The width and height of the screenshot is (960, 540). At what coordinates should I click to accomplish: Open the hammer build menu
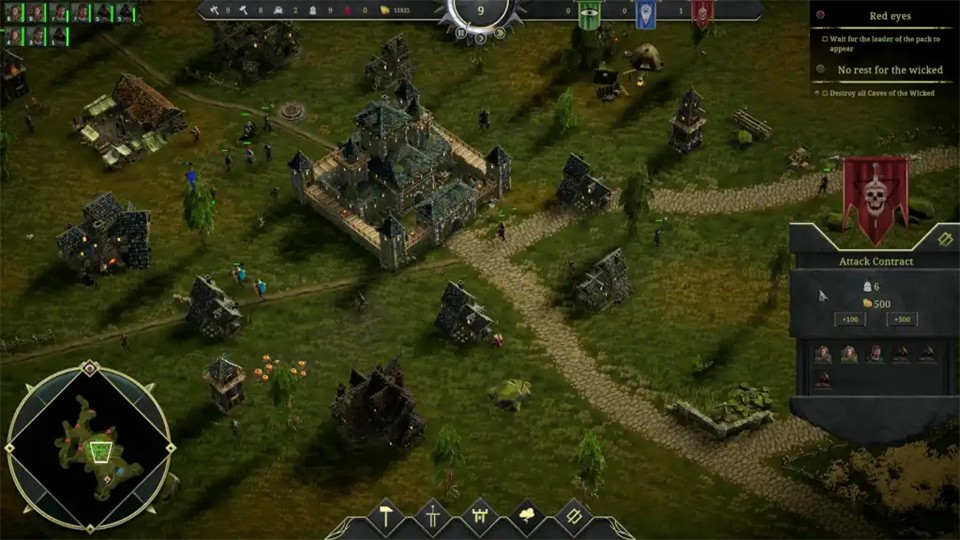click(x=387, y=517)
